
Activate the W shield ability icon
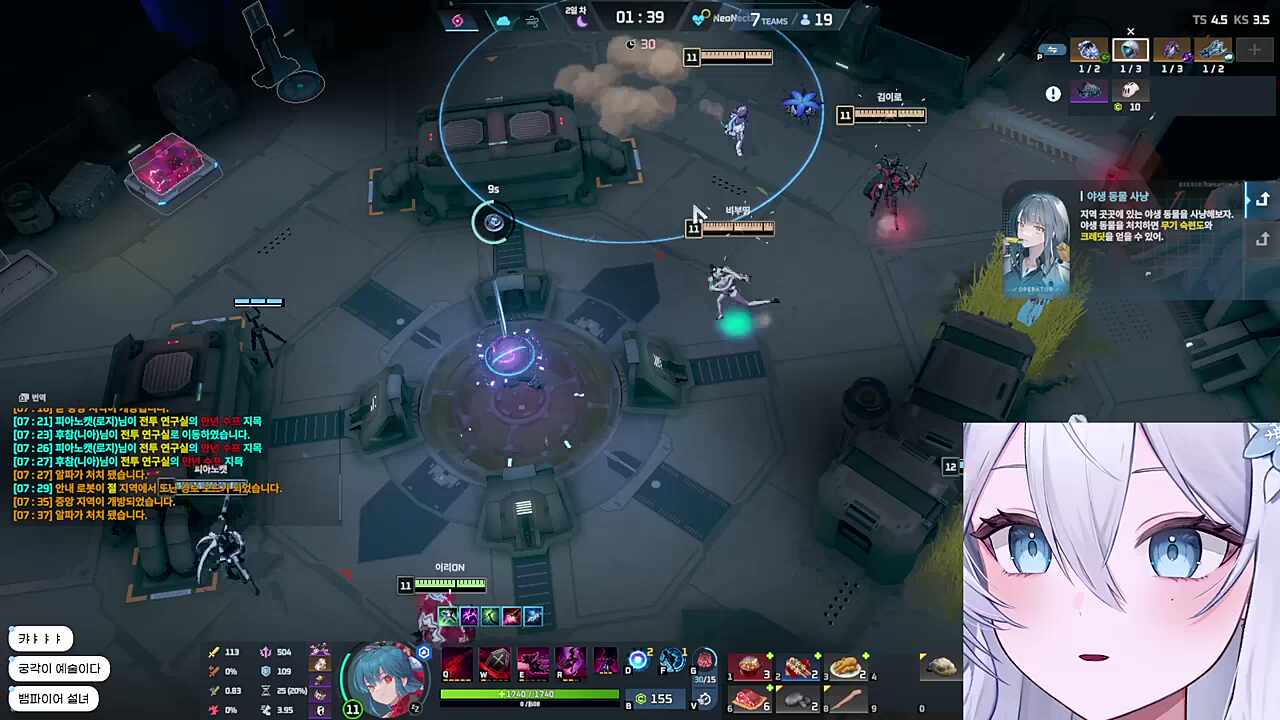coord(496,662)
